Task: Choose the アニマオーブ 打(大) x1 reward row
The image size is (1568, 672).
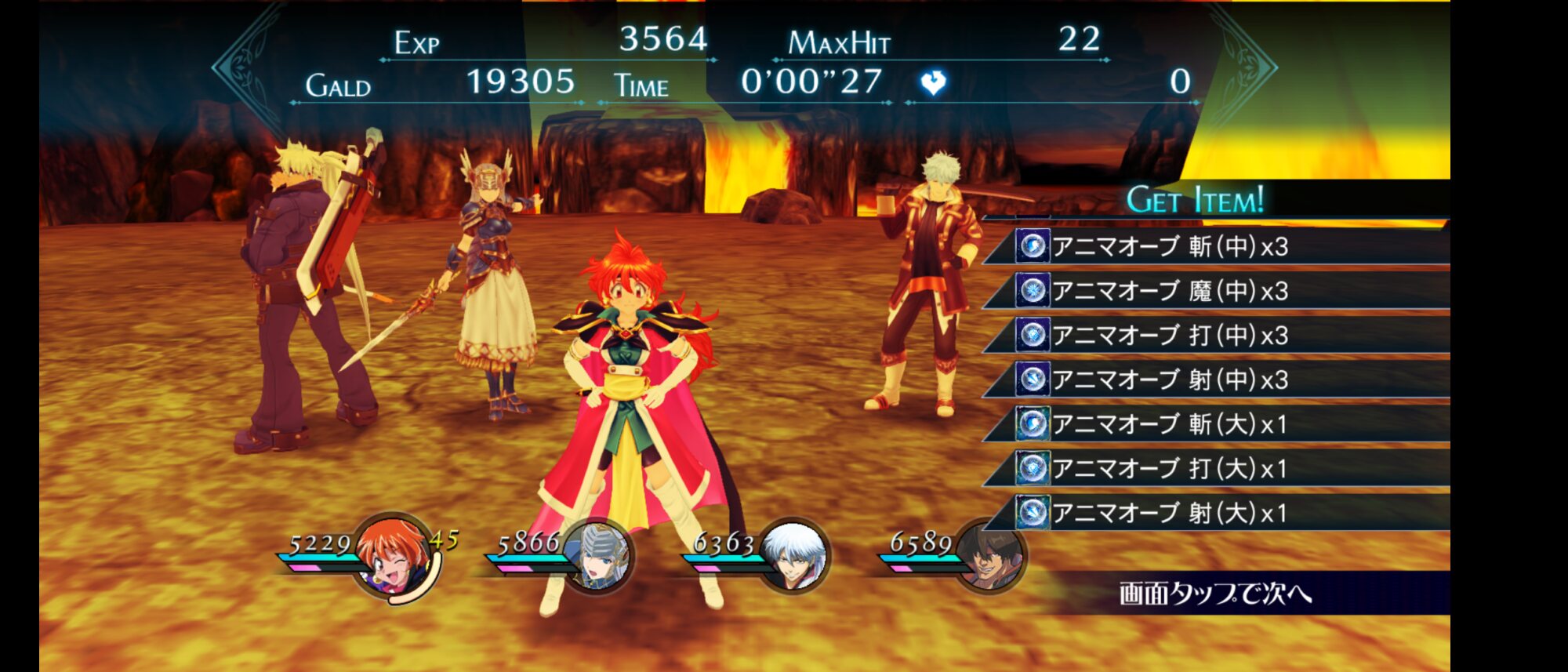Action: [1215, 469]
